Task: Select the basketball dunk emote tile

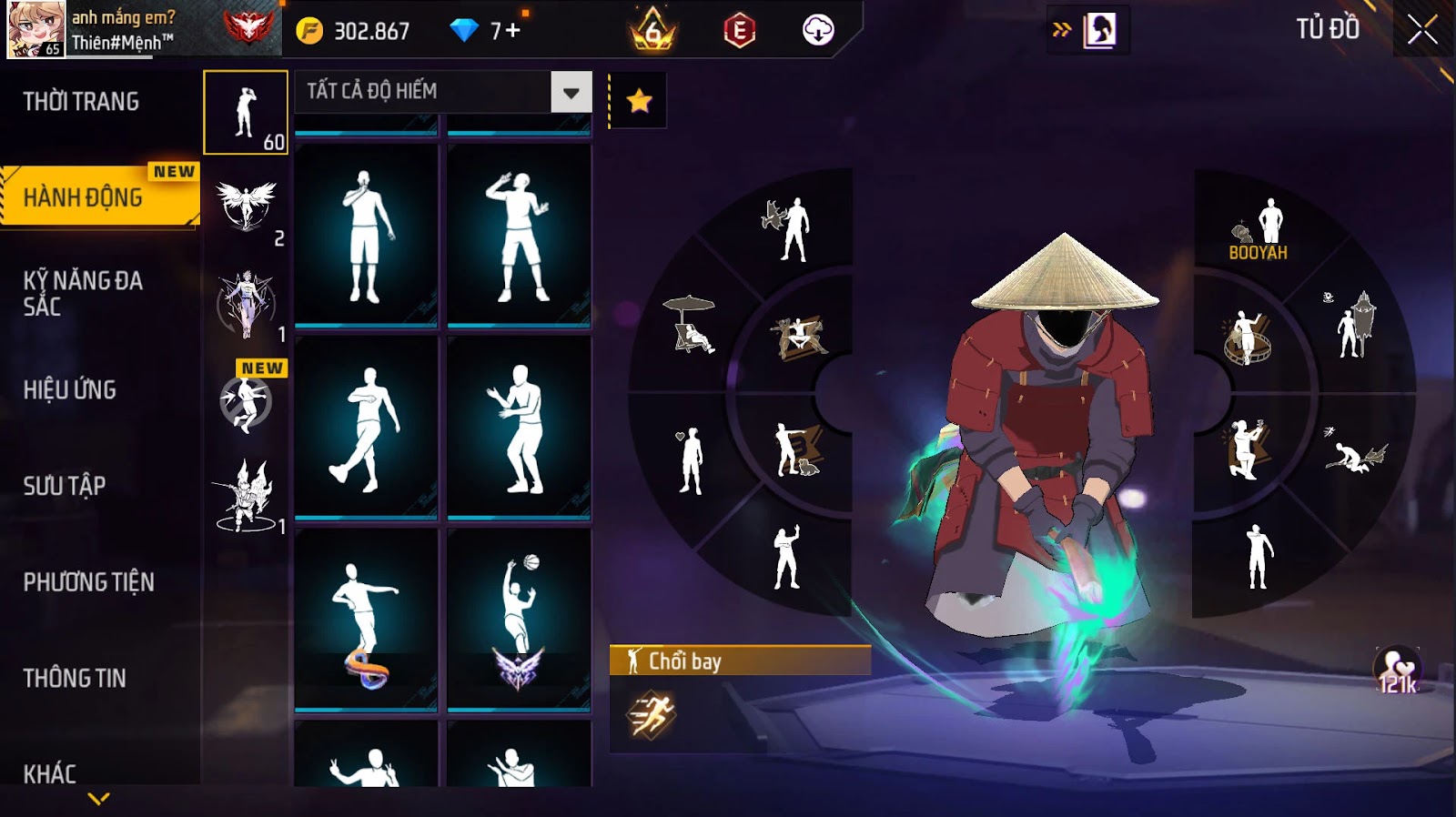Action: click(519, 619)
